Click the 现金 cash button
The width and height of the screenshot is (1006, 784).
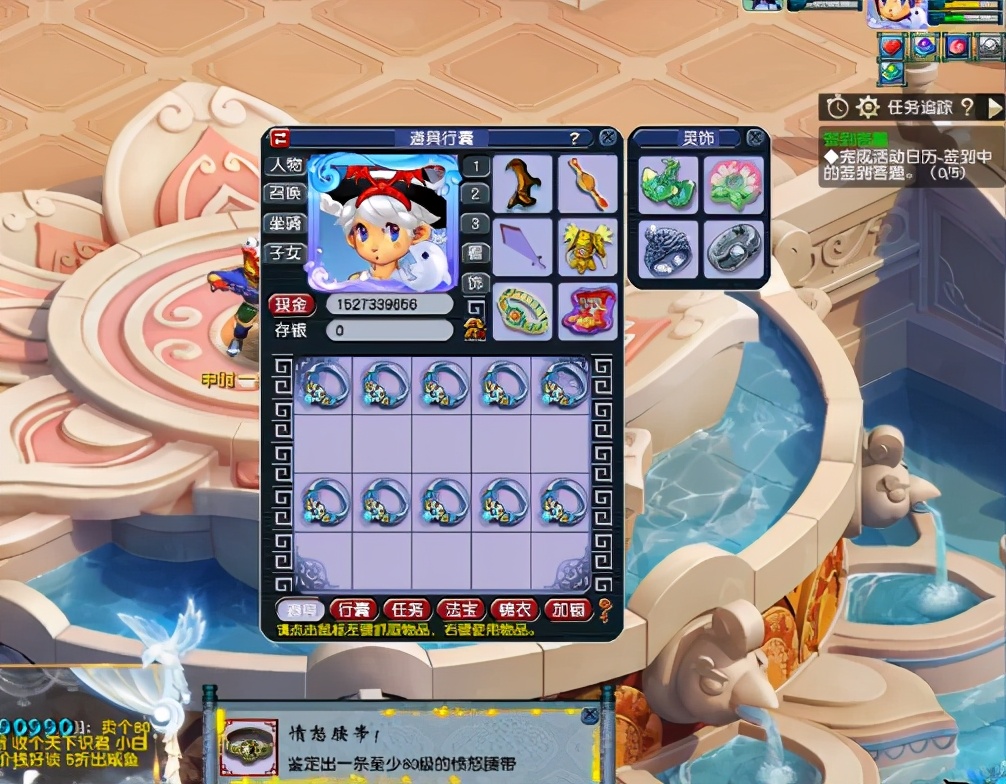[292, 304]
